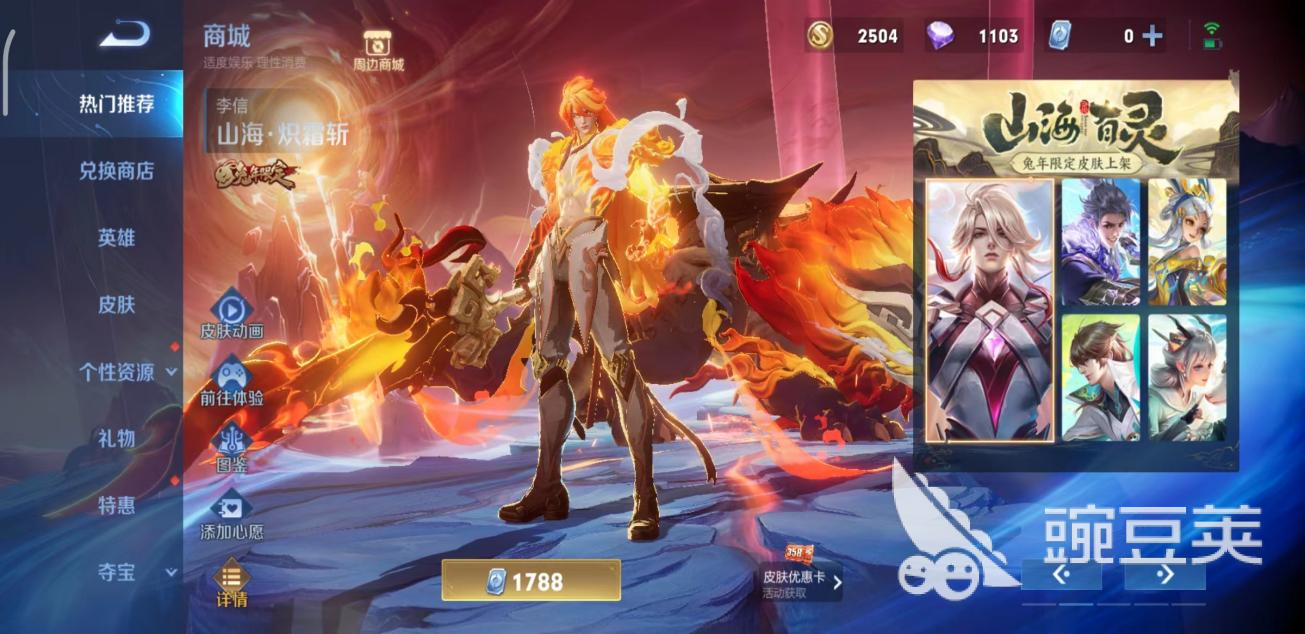Select the large white-haired hero skin thumbnail
Viewport: 1305px width, 634px height.
[989, 310]
